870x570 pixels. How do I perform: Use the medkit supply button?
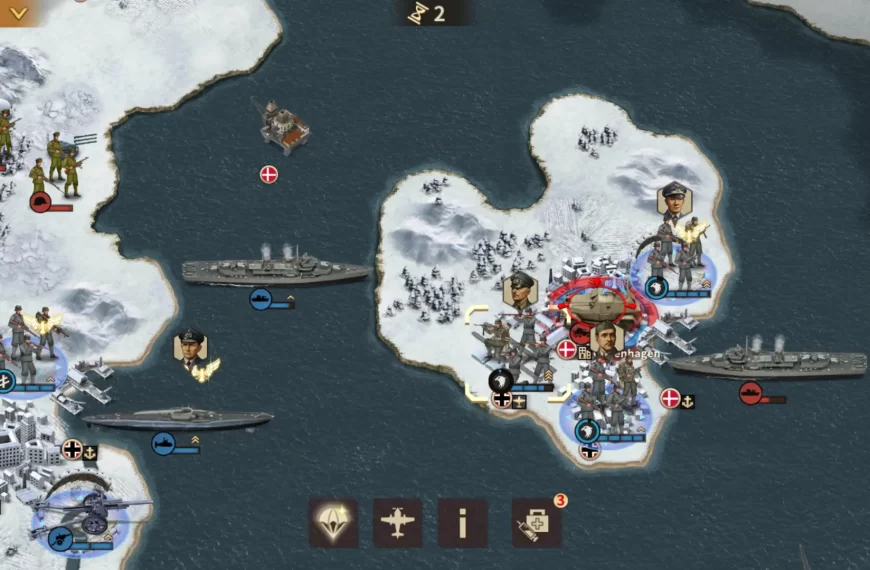click(536, 523)
